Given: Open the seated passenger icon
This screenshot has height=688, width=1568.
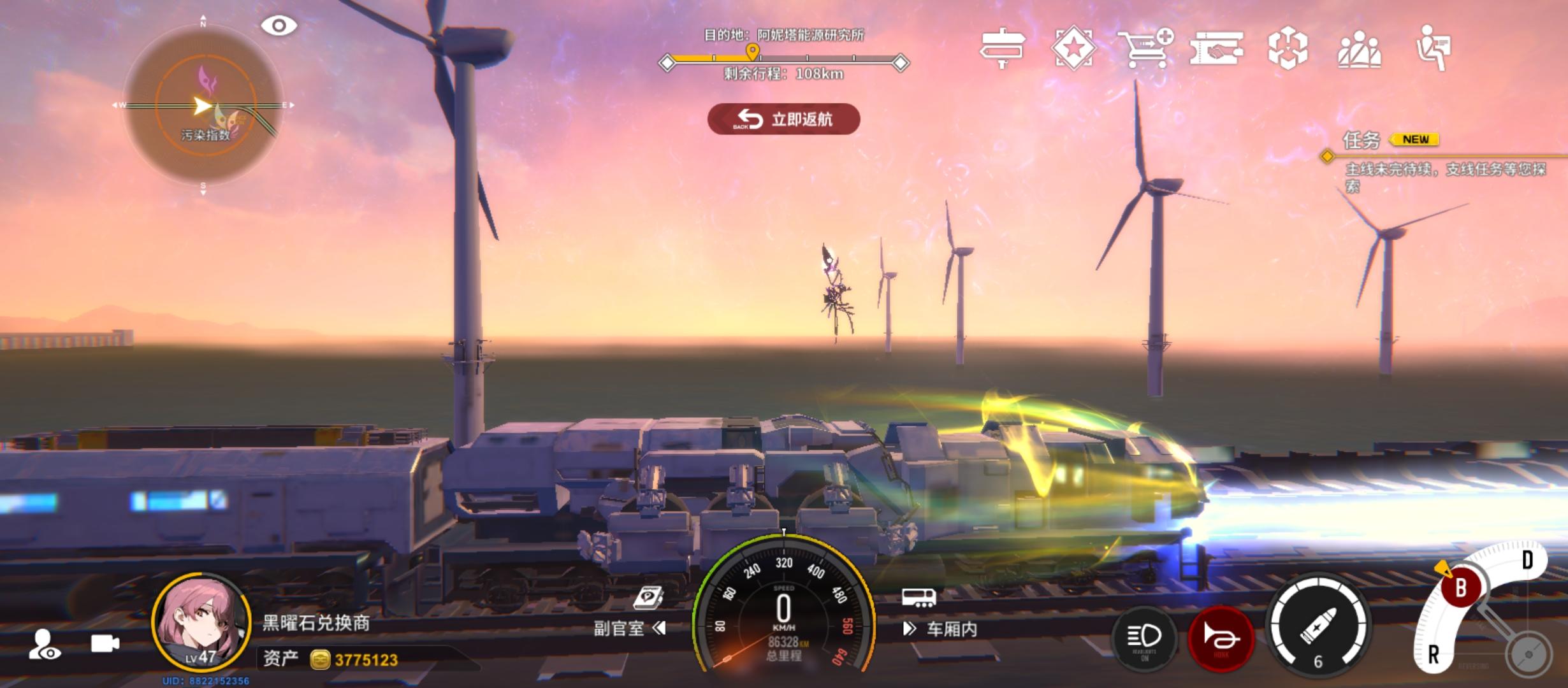Looking at the screenshot, I should click(1433, 48).
